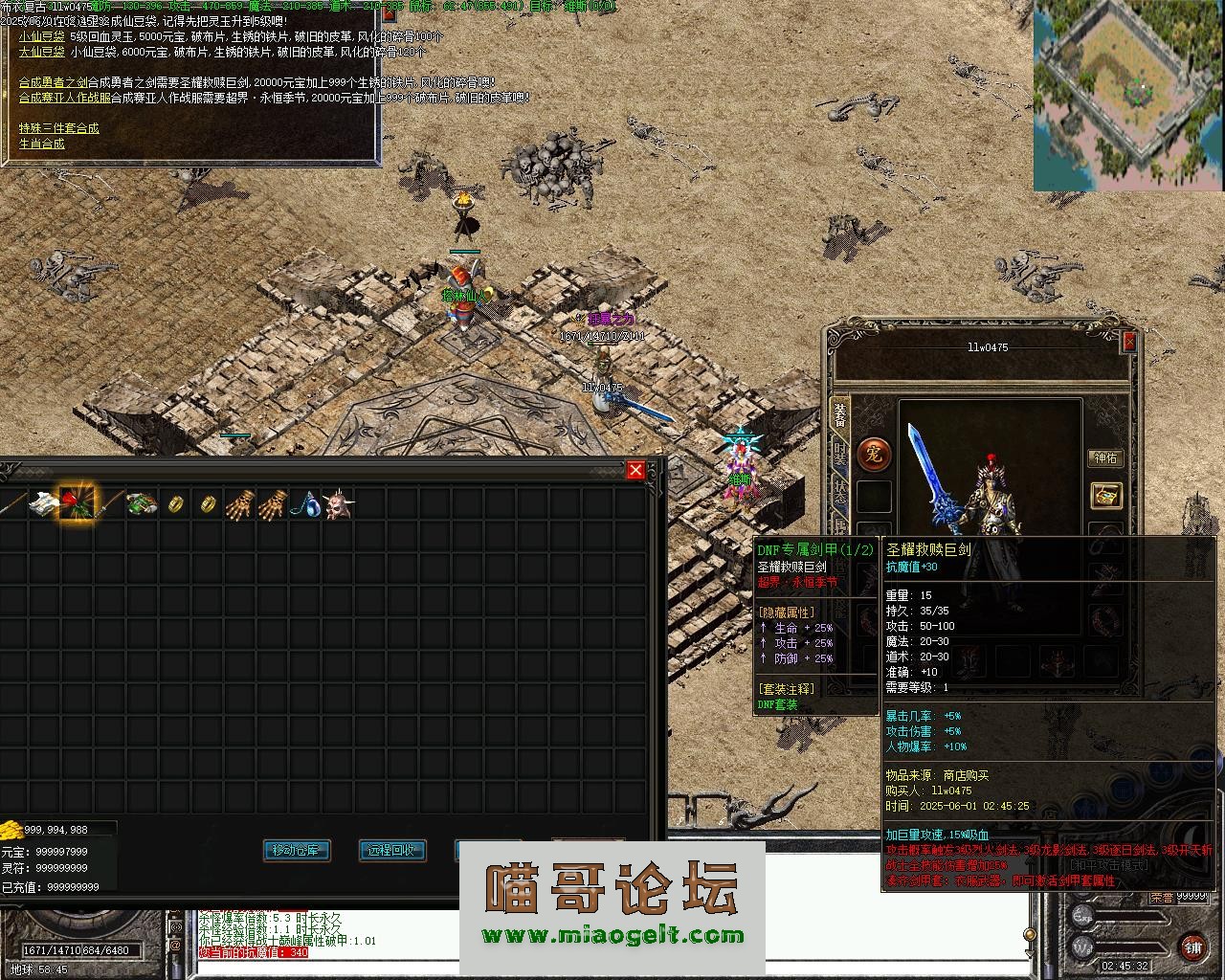Activate the 远程回收 remote recycle button
This screenshot has height=980, width=1225.
[391, 850]
